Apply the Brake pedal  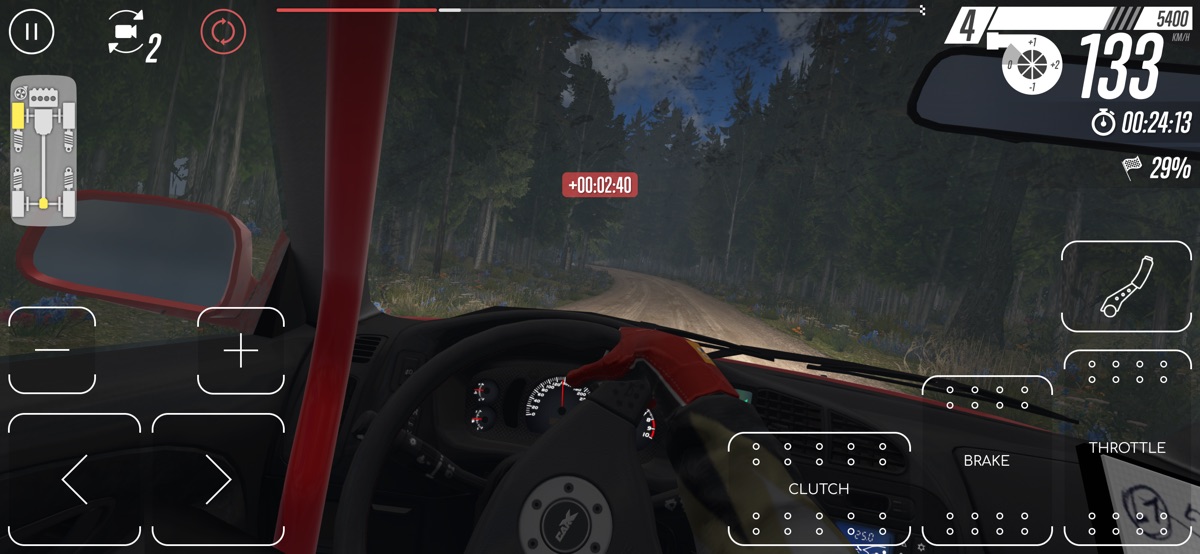click(x=986, y=461)
